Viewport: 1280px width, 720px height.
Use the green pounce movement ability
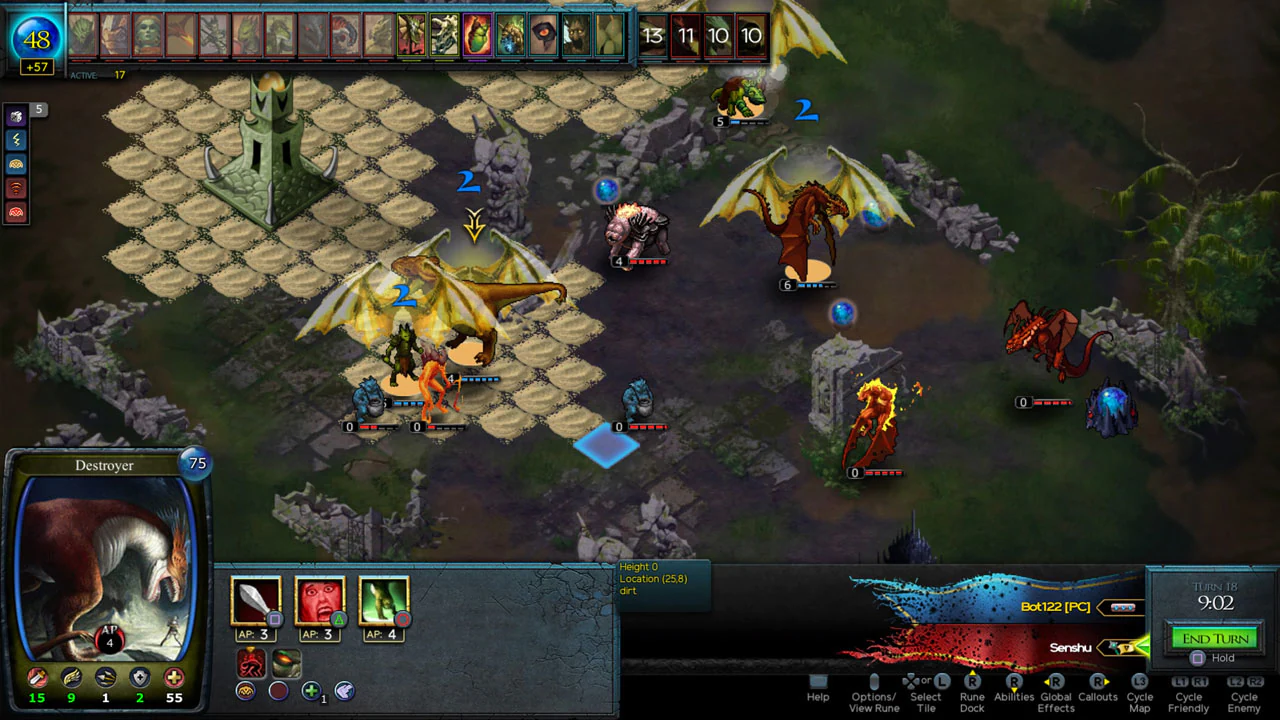click(x=384, y=600)
